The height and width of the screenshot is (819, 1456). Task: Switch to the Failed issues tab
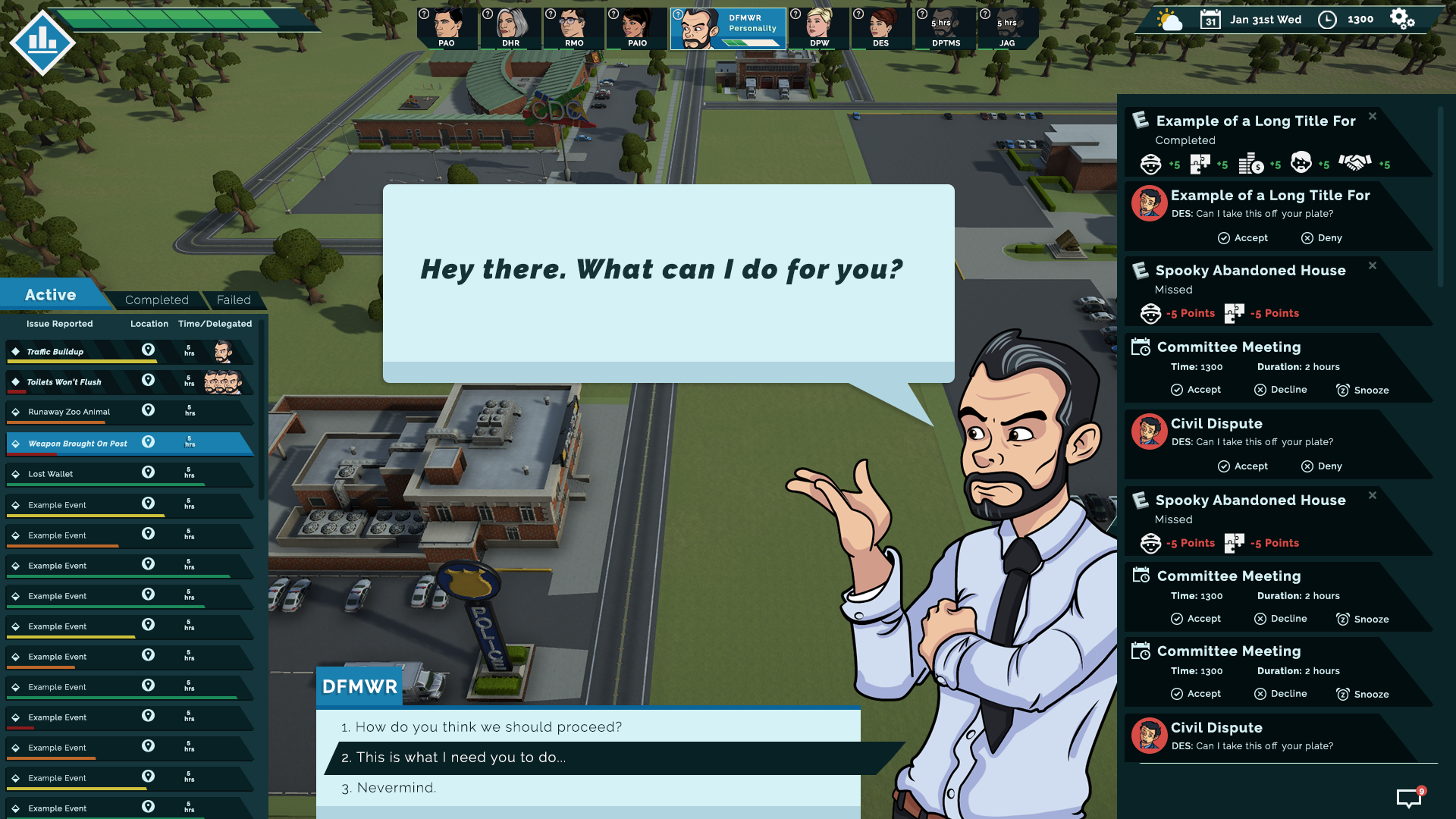[x=234, y=300]
